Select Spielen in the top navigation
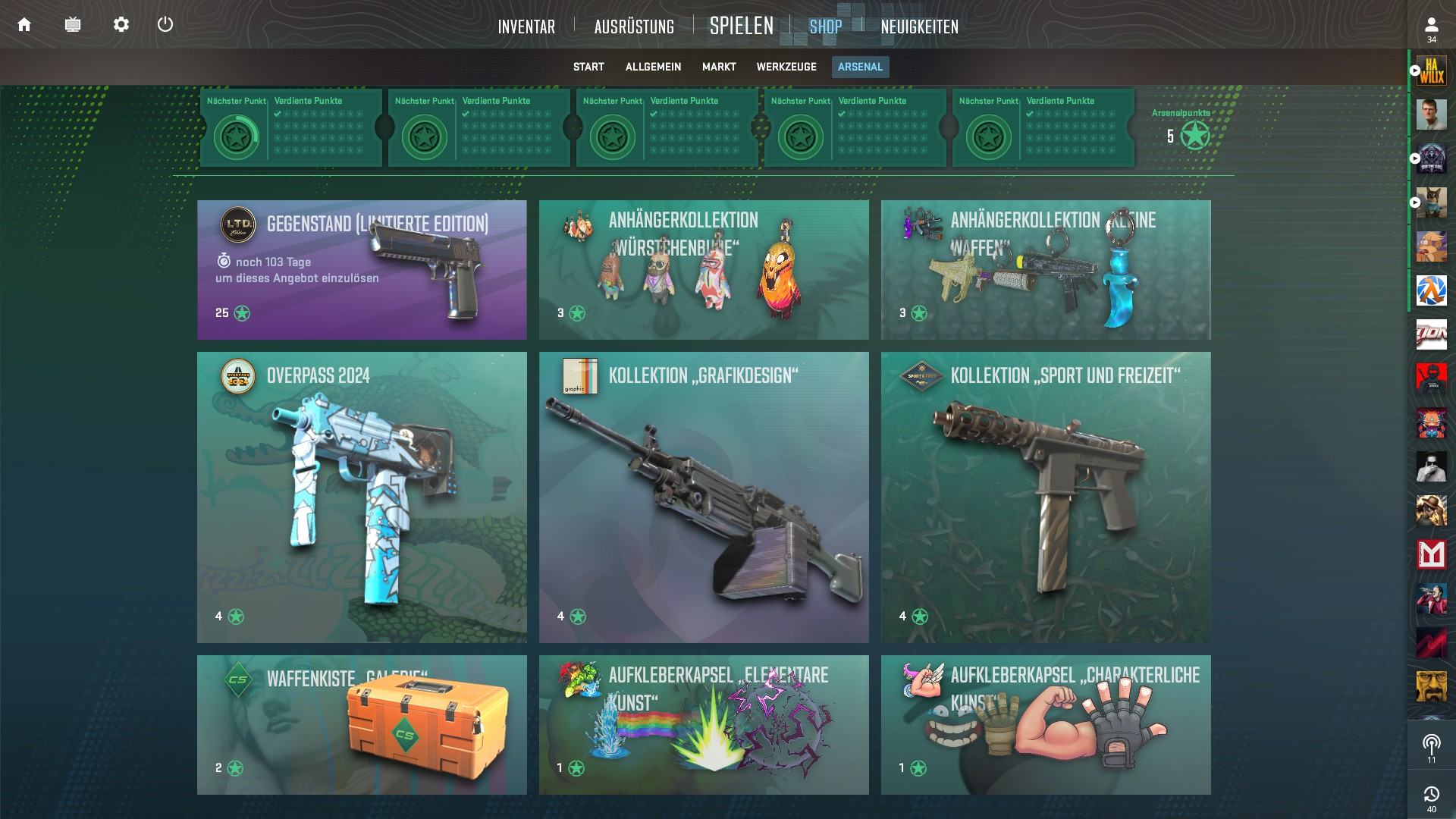The width and height of the screenshot is (1456, 819). [x=741, y=27]
